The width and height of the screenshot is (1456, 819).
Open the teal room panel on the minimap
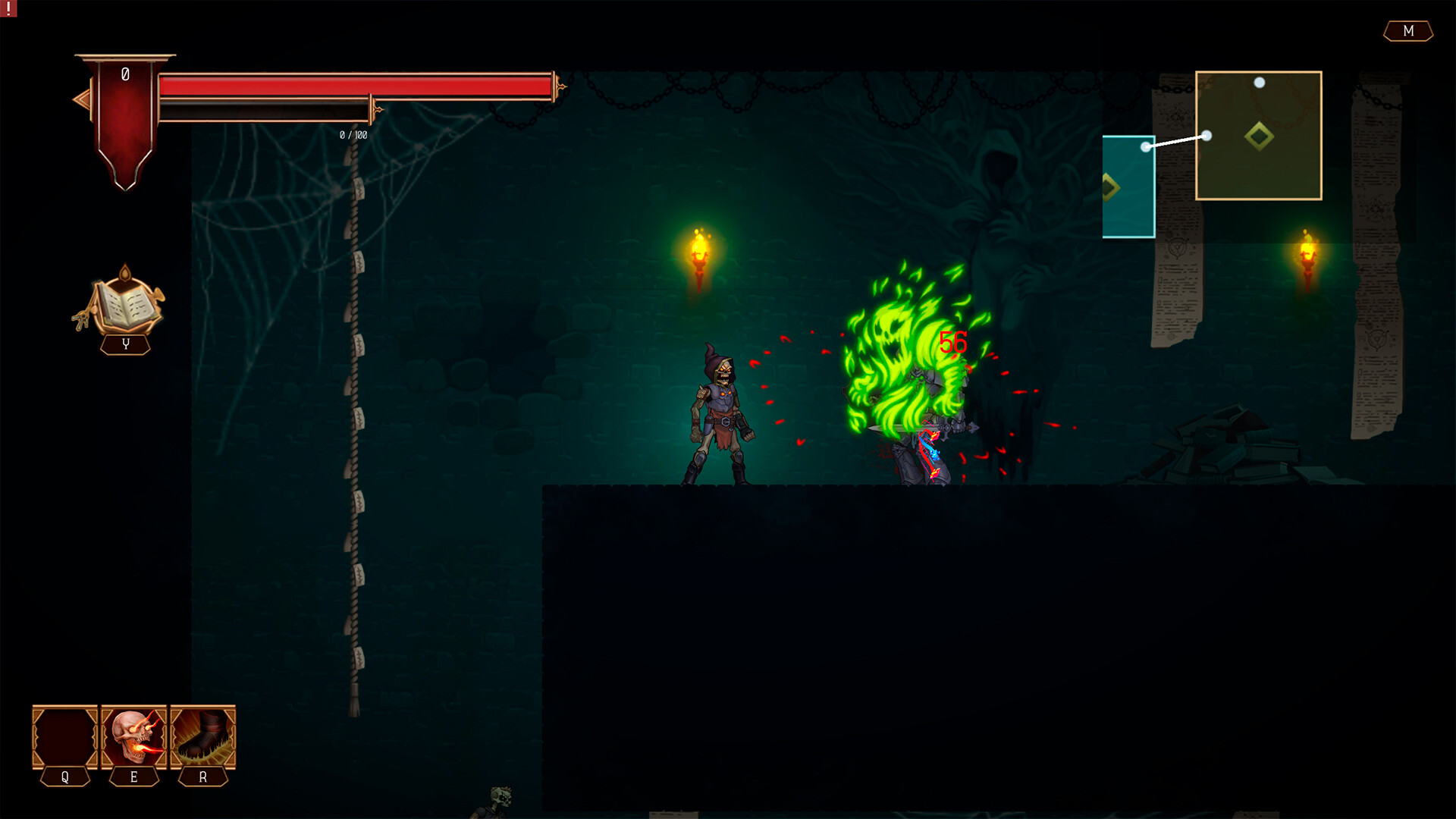[1129, 186]
